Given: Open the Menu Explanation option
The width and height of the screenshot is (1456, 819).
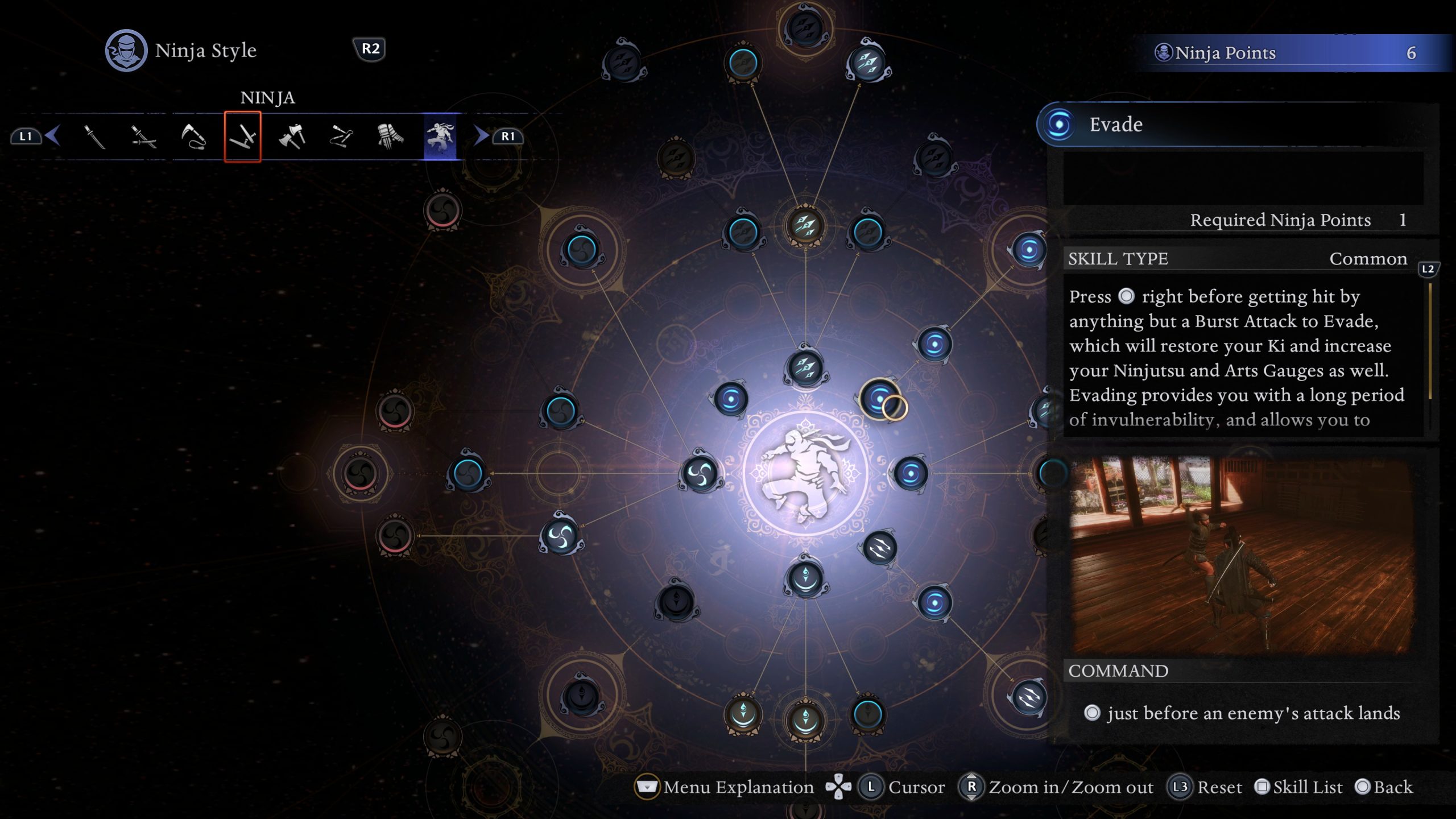Looking at the screenshot, I should (x=722, y=787).
